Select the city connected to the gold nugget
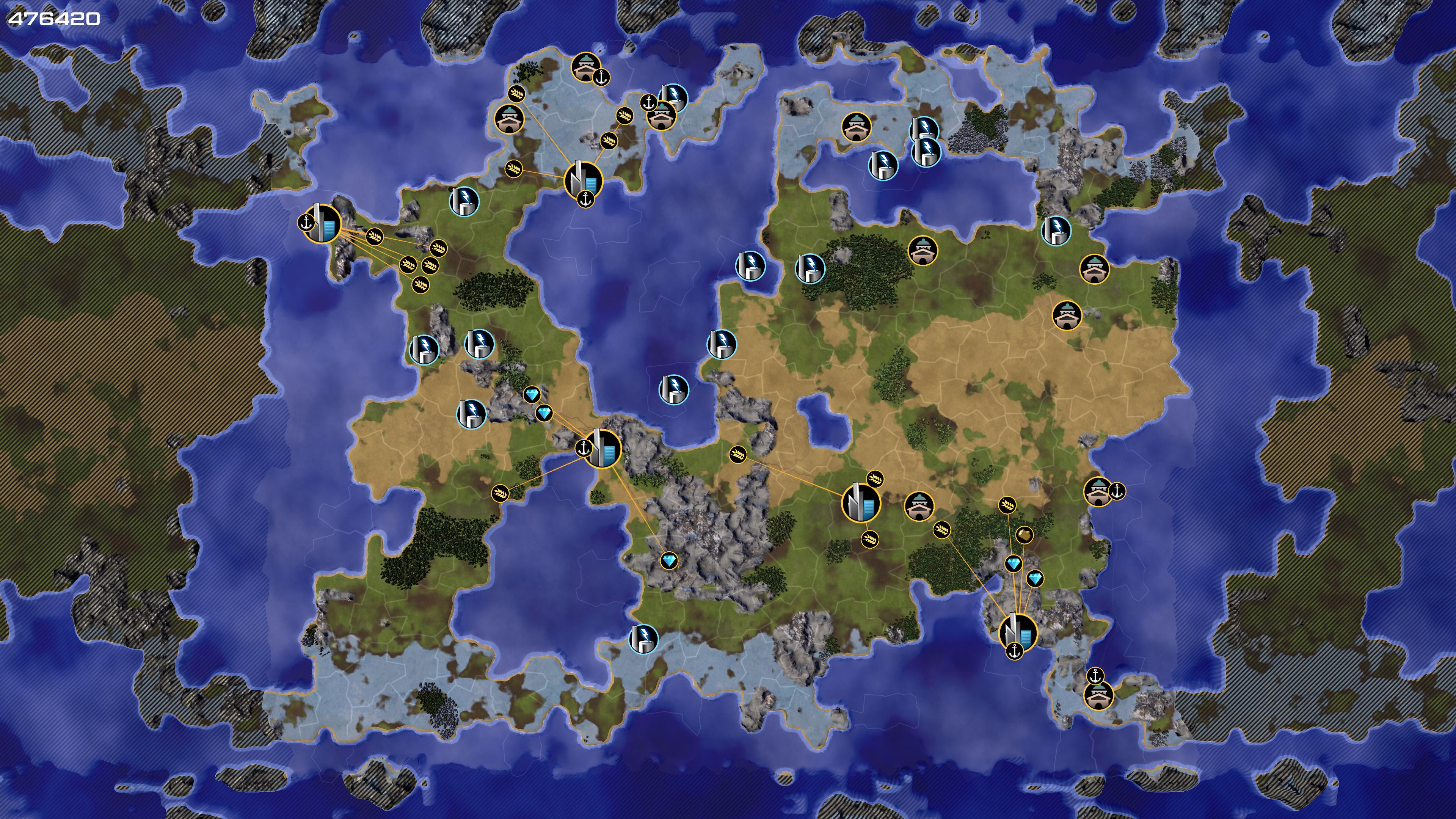Image resolution: width=1456 pixels, height=819 pixels. point(1018,632)
